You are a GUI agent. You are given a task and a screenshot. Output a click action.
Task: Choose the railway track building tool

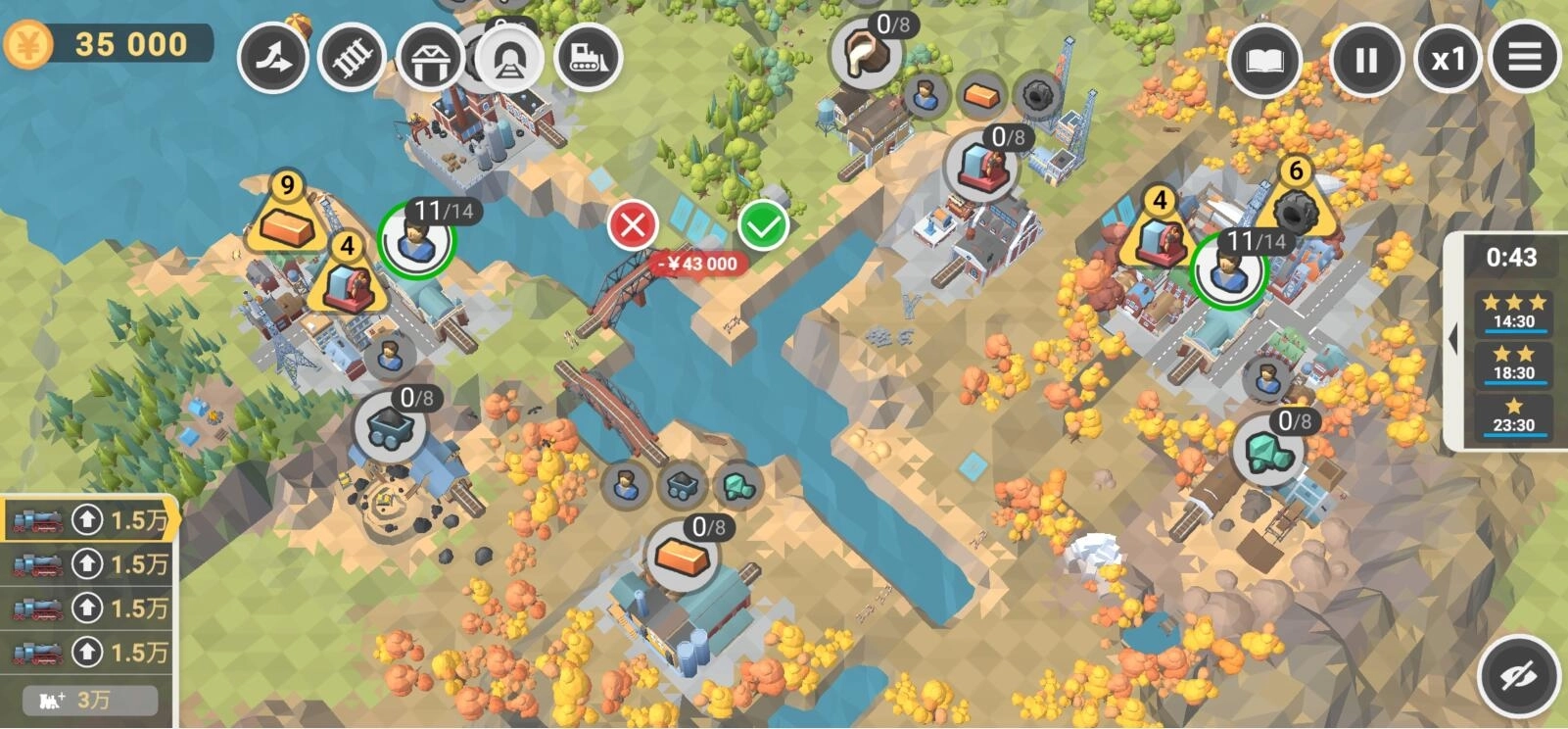(x=352, y=59)
